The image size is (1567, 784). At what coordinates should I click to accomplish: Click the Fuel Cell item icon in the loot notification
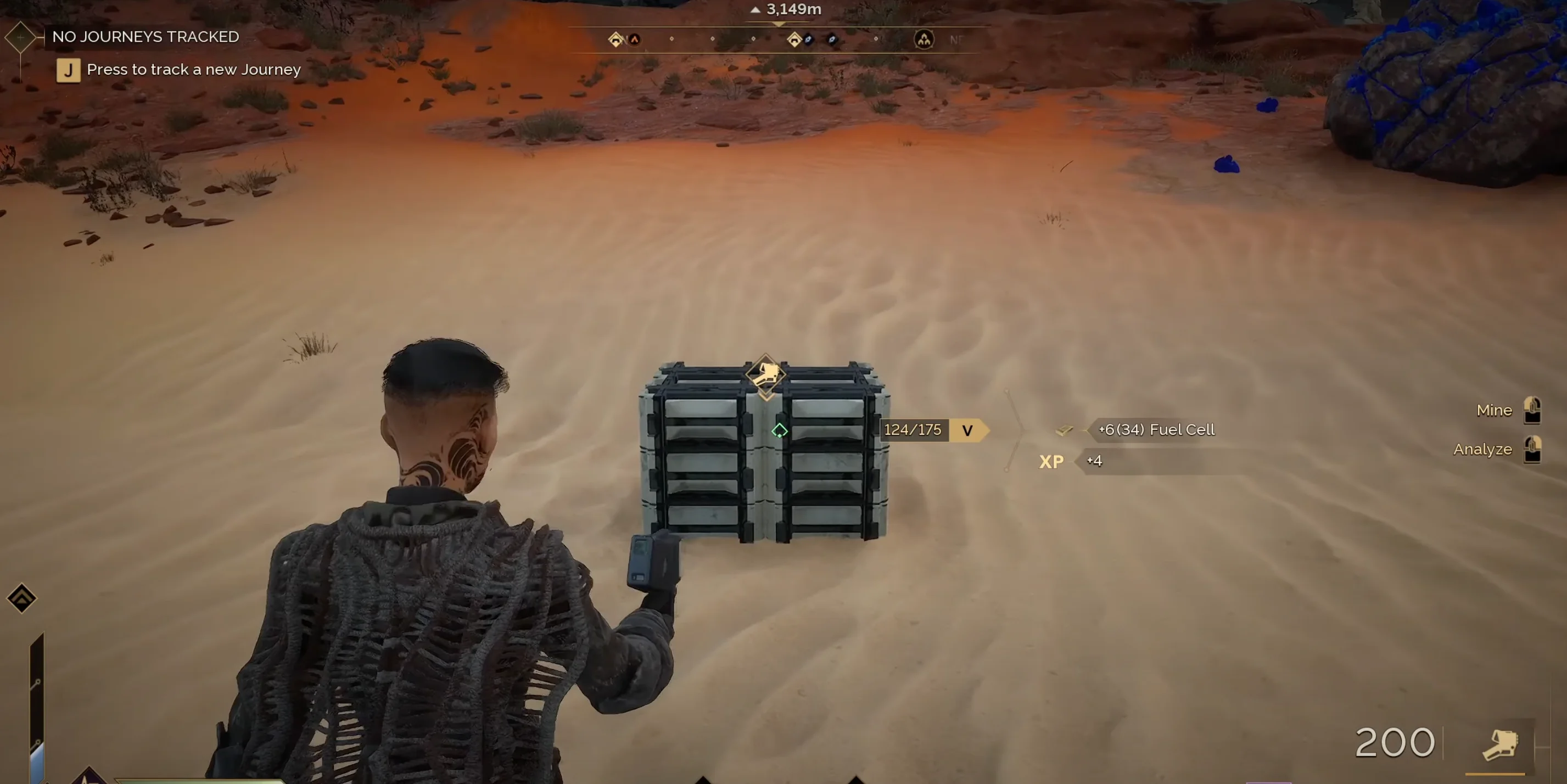[1064, 429]
